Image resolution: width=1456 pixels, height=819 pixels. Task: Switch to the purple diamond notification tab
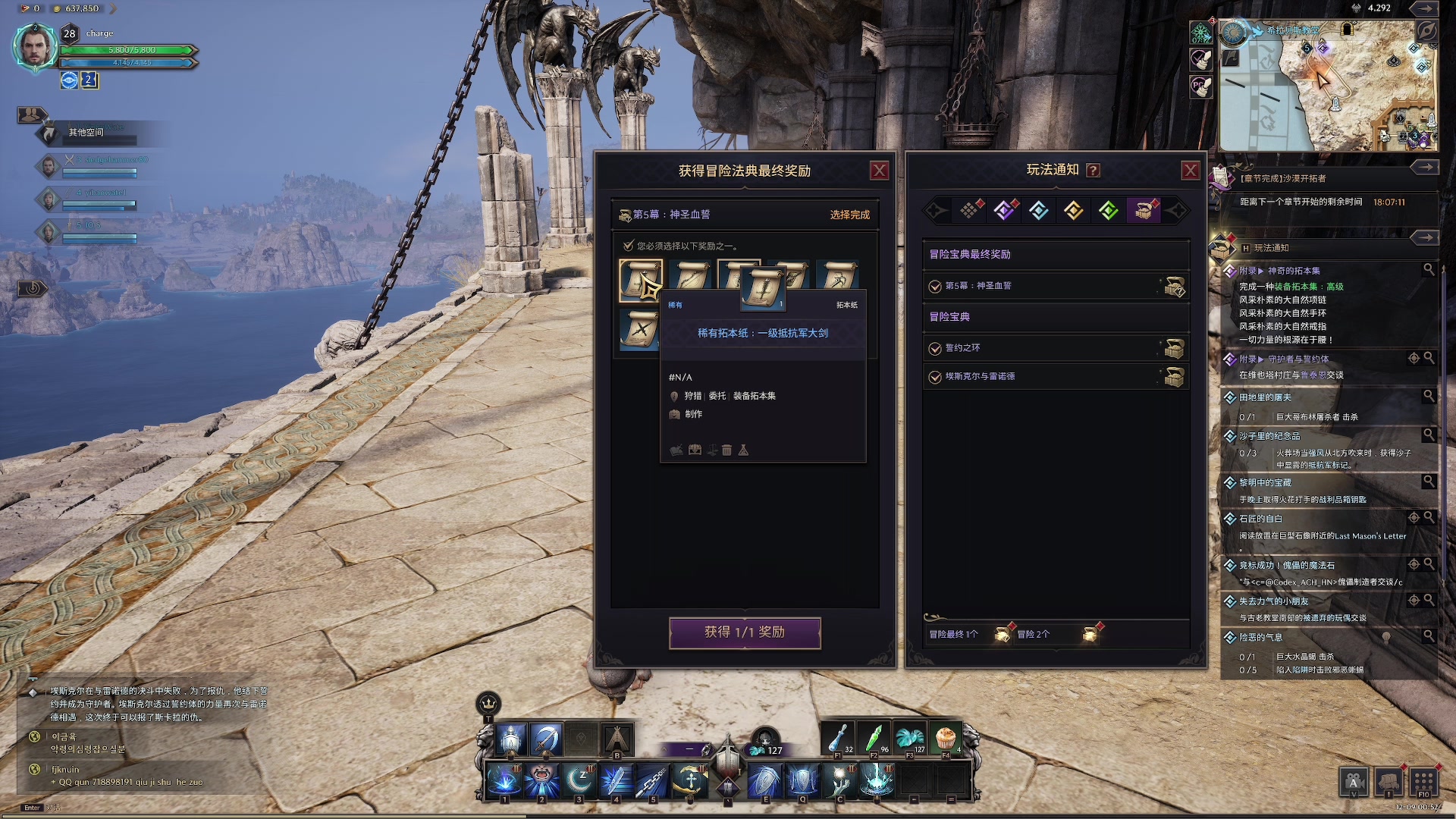[x=1004, y=210]
